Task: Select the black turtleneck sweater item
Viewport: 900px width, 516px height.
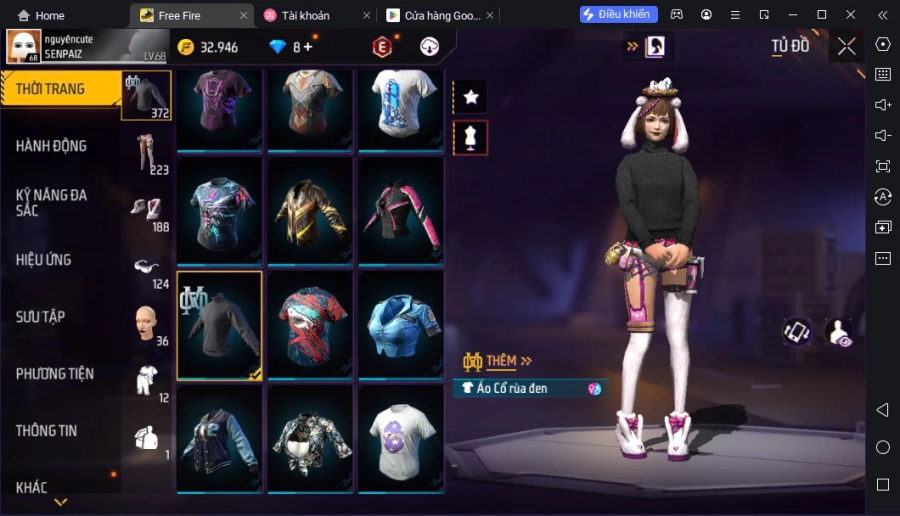Action: 220,325
